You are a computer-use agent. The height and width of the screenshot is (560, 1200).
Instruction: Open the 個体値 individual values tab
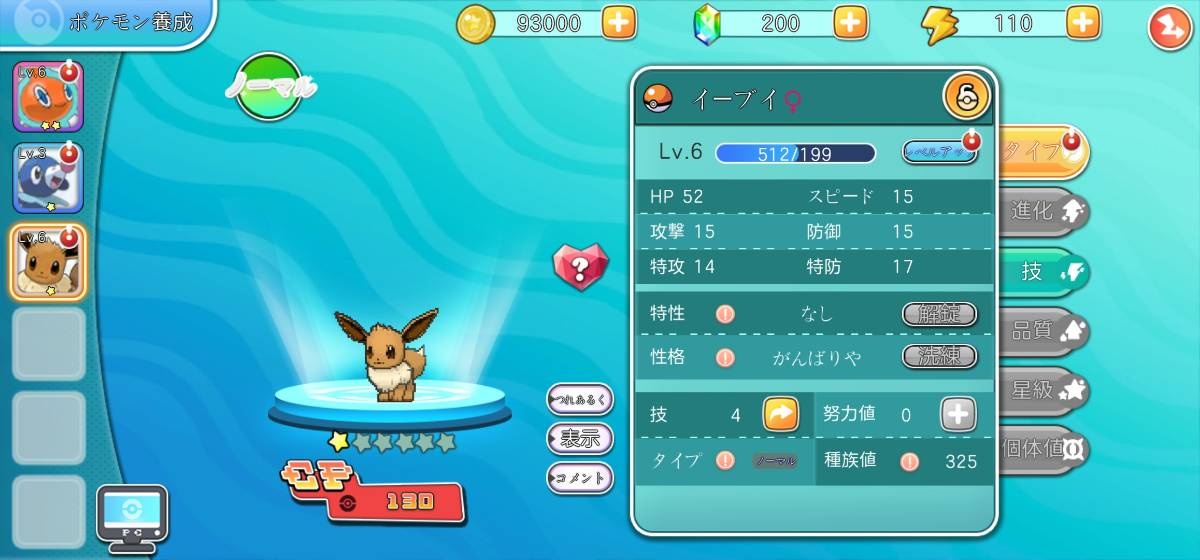point(1045,448)
